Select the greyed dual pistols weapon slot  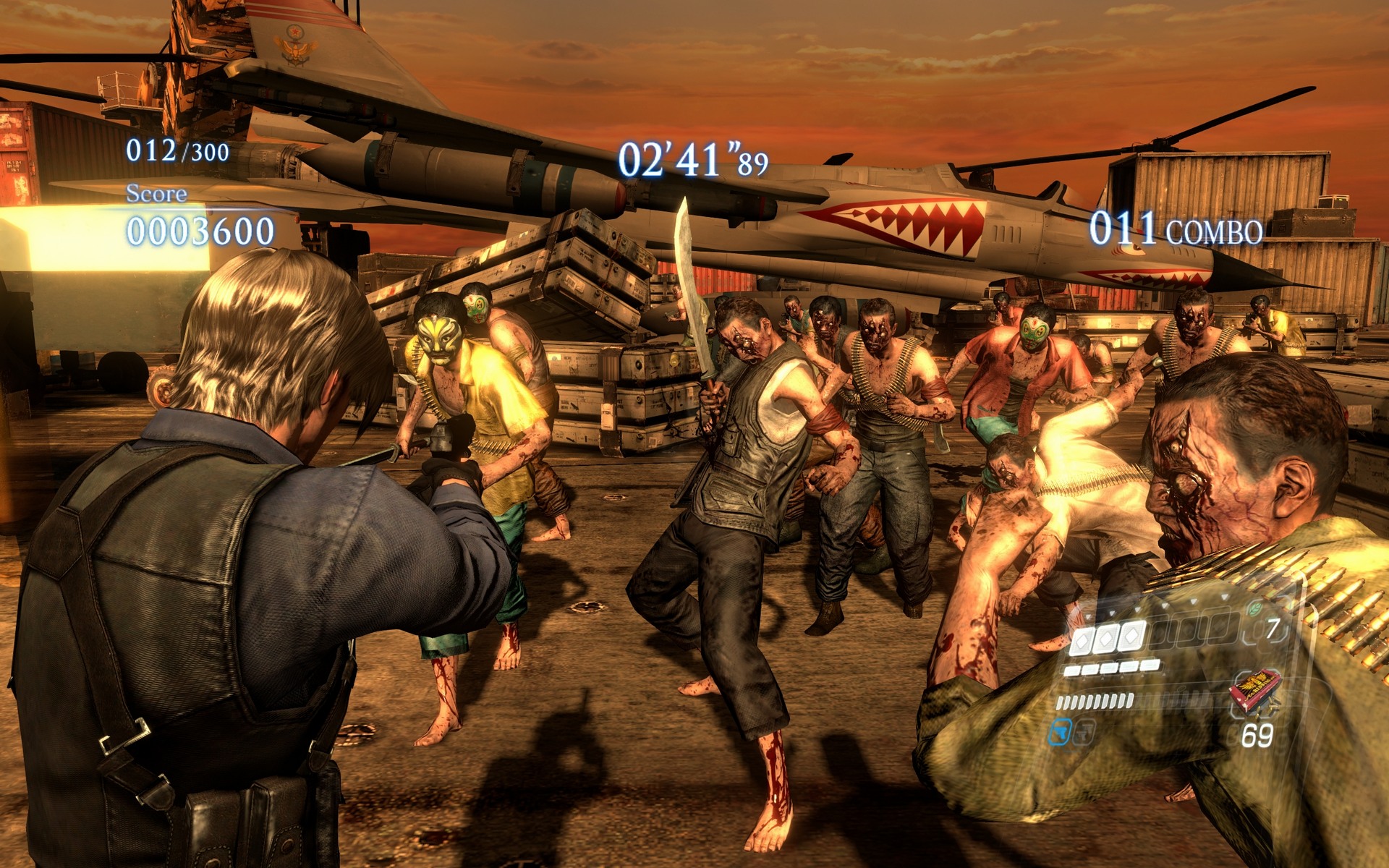click(1083, 733)
